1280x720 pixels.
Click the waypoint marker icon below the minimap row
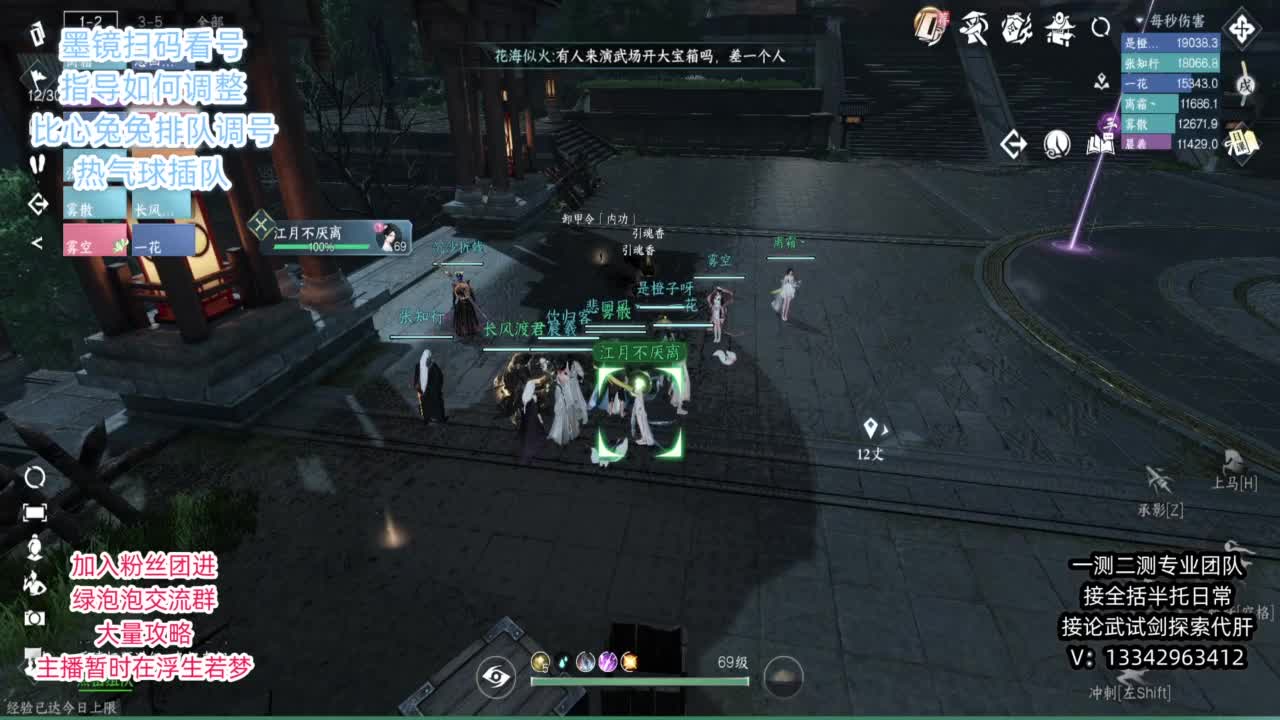pos(1100,82)
